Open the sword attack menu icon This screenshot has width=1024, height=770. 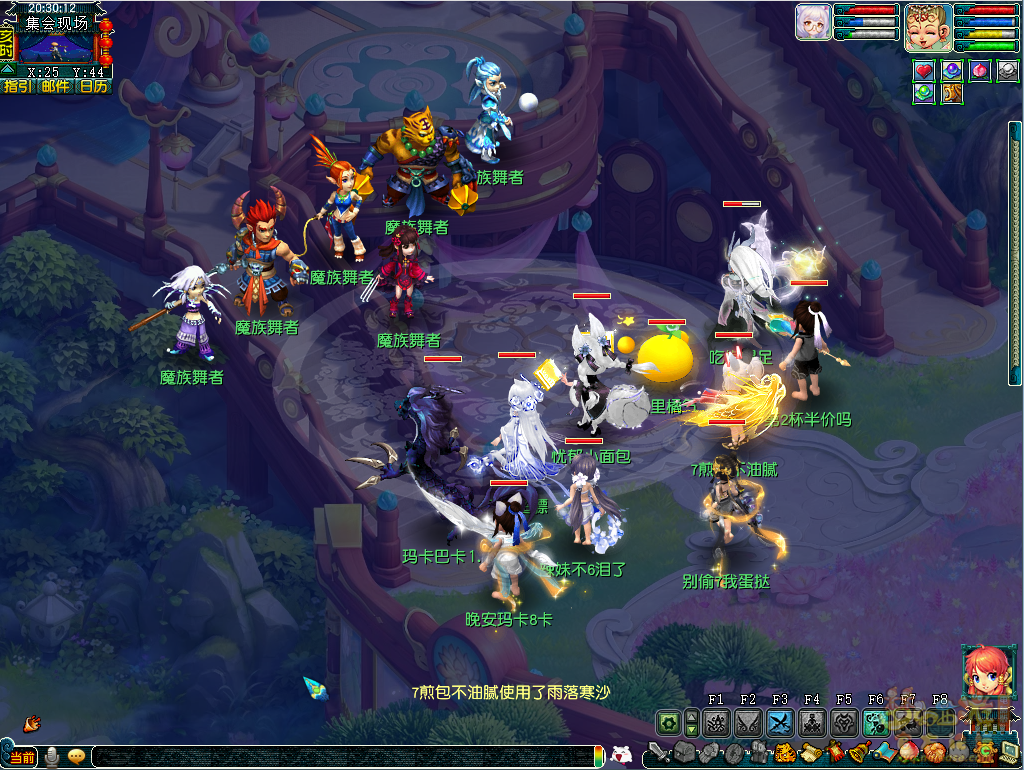pos(659,752)
